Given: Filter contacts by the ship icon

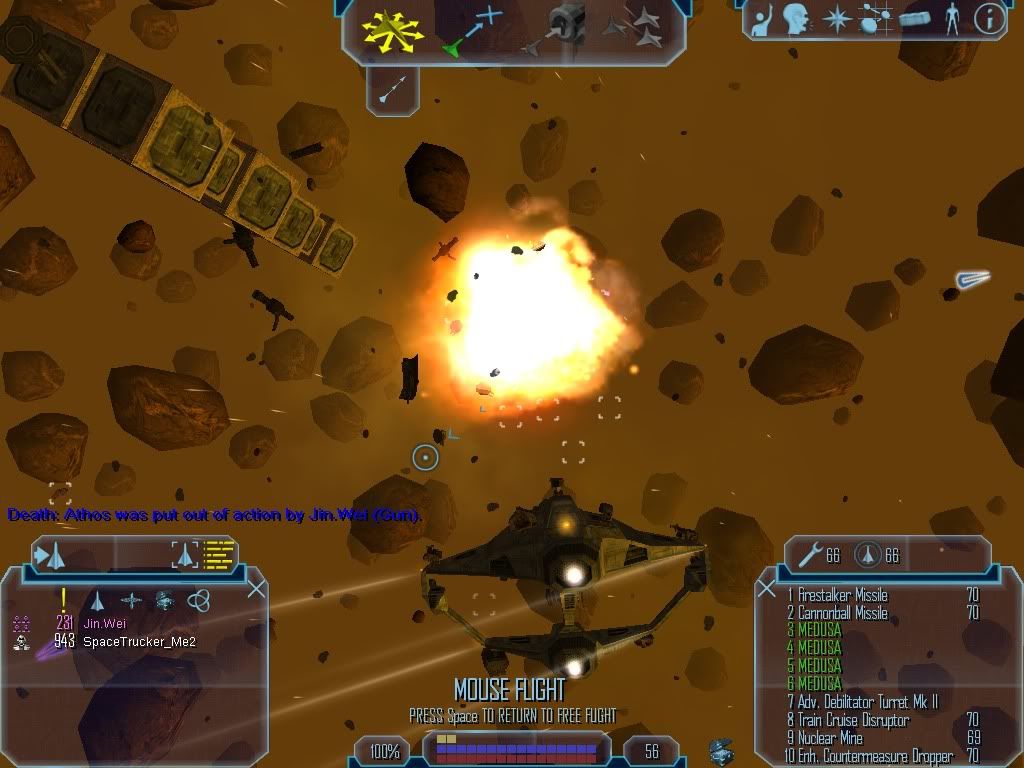Looking at the screenshot, I should click(x=98, y=600).
